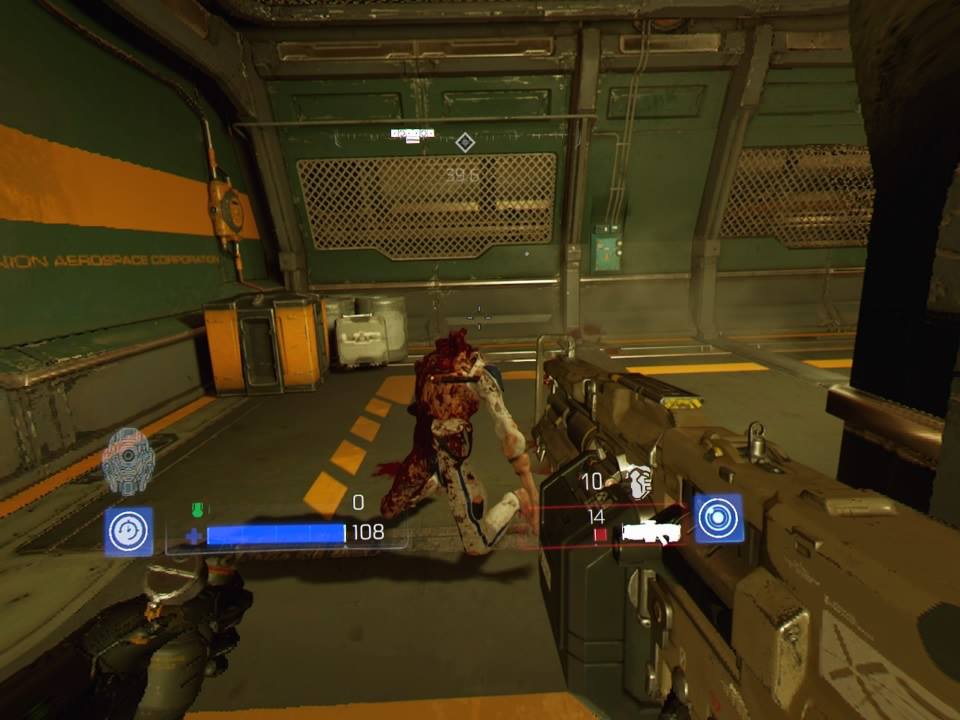Select the white weapon silhouette icon

(650, 534)
